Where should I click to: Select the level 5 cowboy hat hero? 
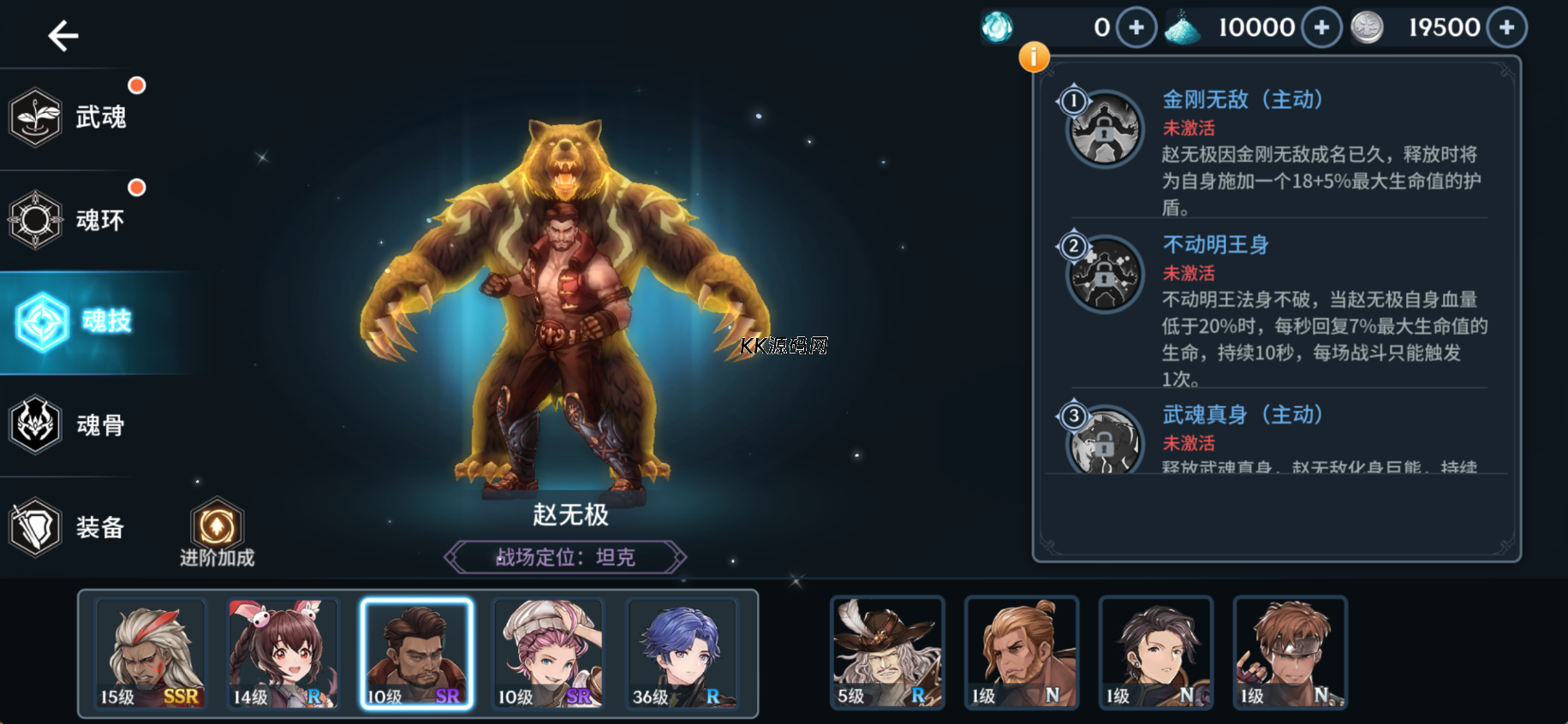click(887, 653)
